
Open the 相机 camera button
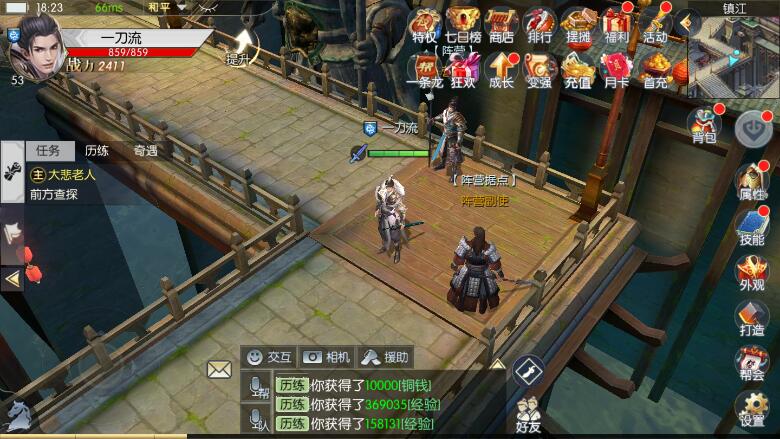point(327,356)
